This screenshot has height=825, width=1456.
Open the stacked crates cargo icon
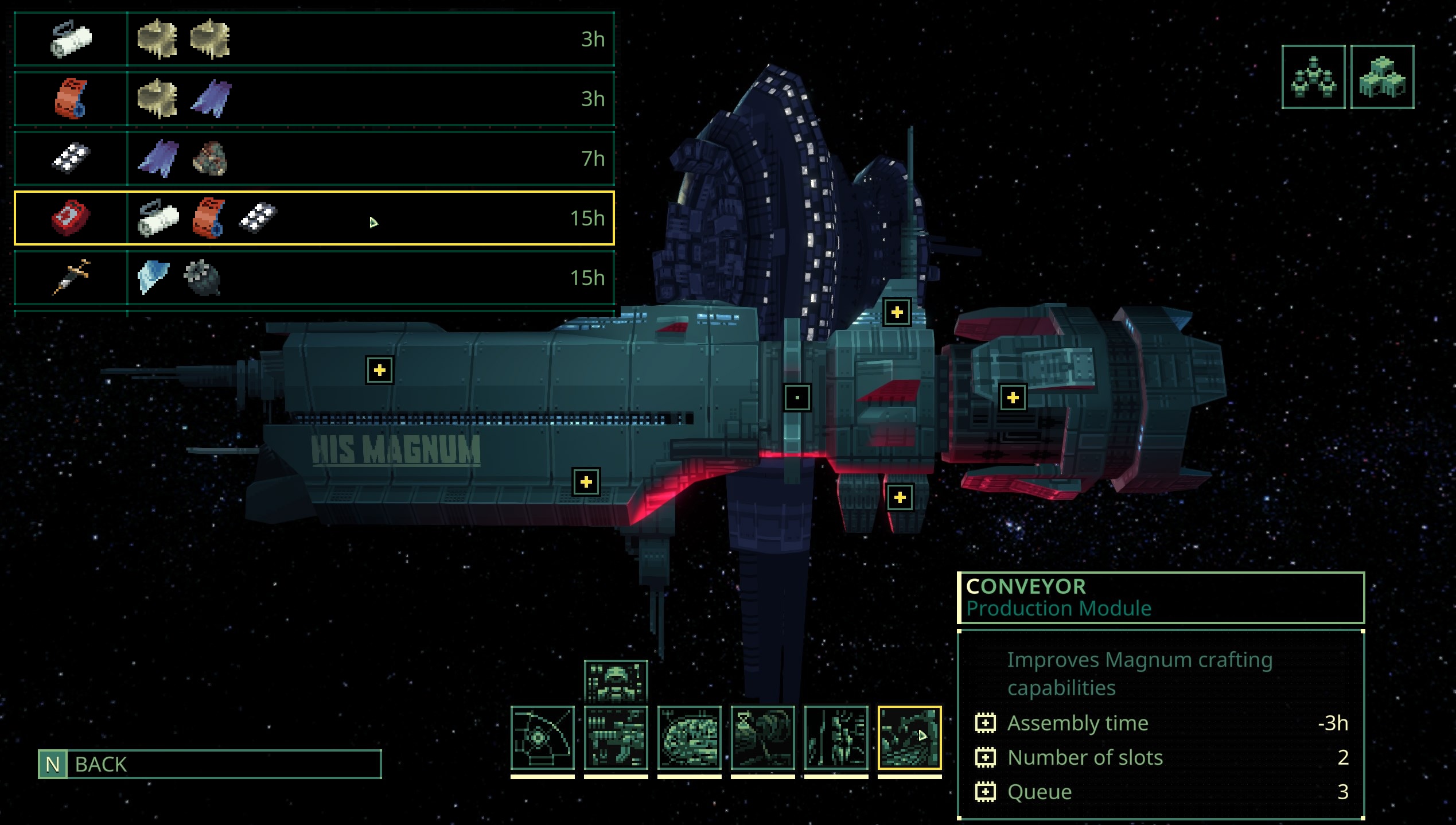click(1382, 77)
